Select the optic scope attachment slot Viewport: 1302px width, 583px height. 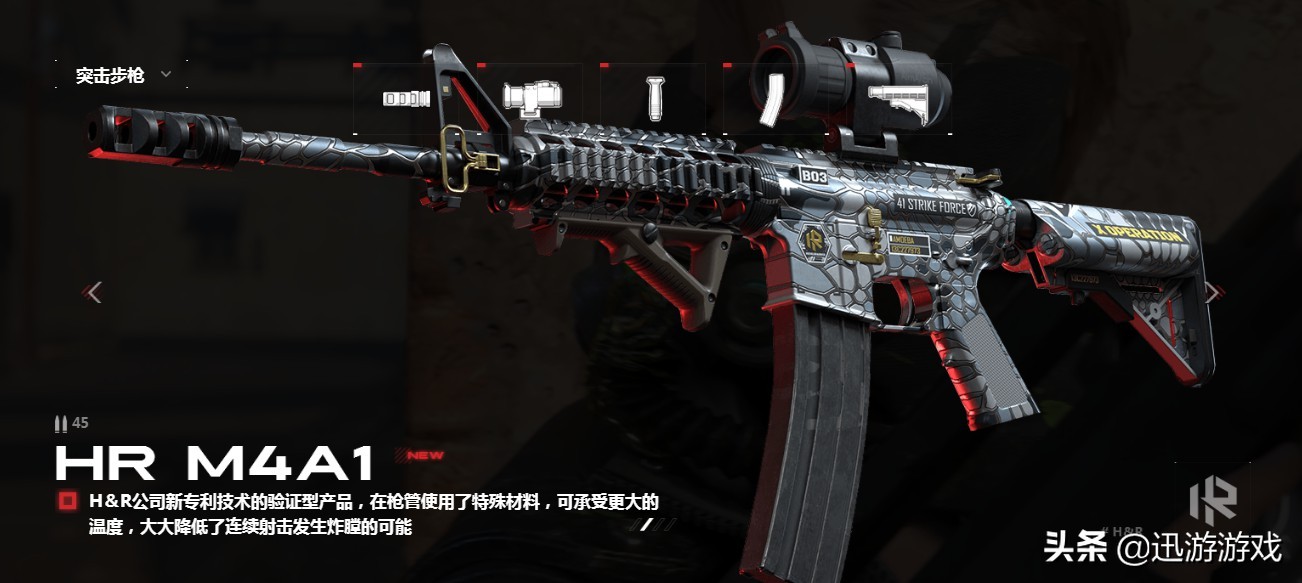[x=530, y=97]
